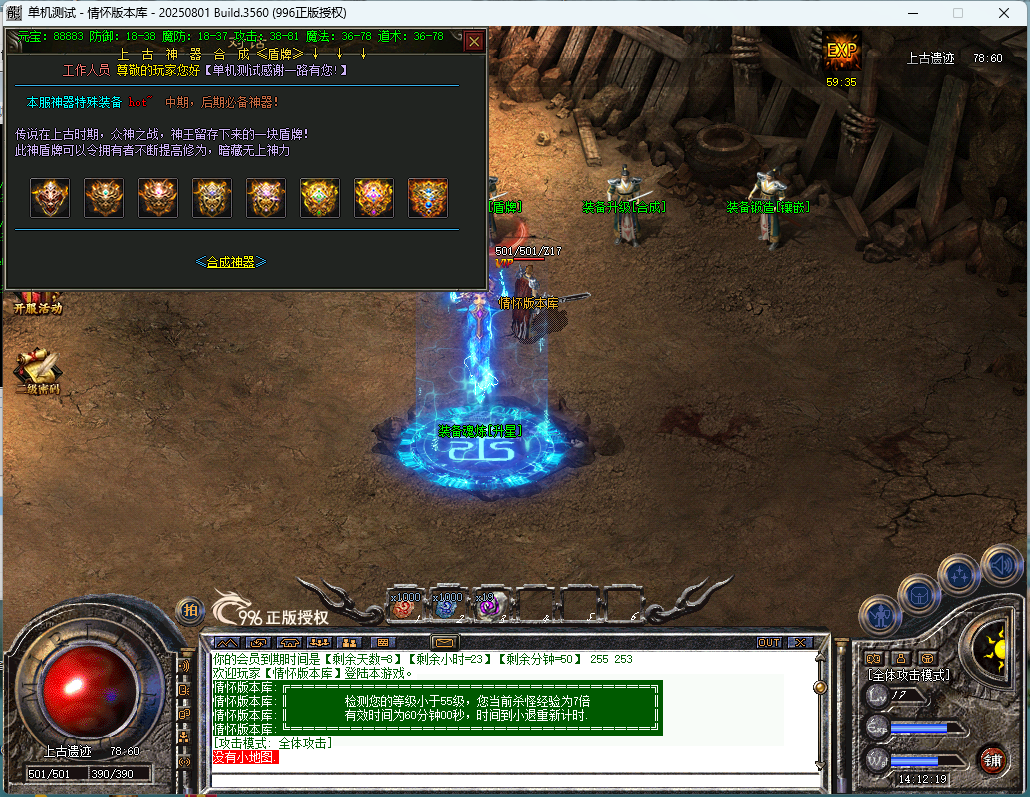Close the 上古神器合成 dialog

point(474,41)
